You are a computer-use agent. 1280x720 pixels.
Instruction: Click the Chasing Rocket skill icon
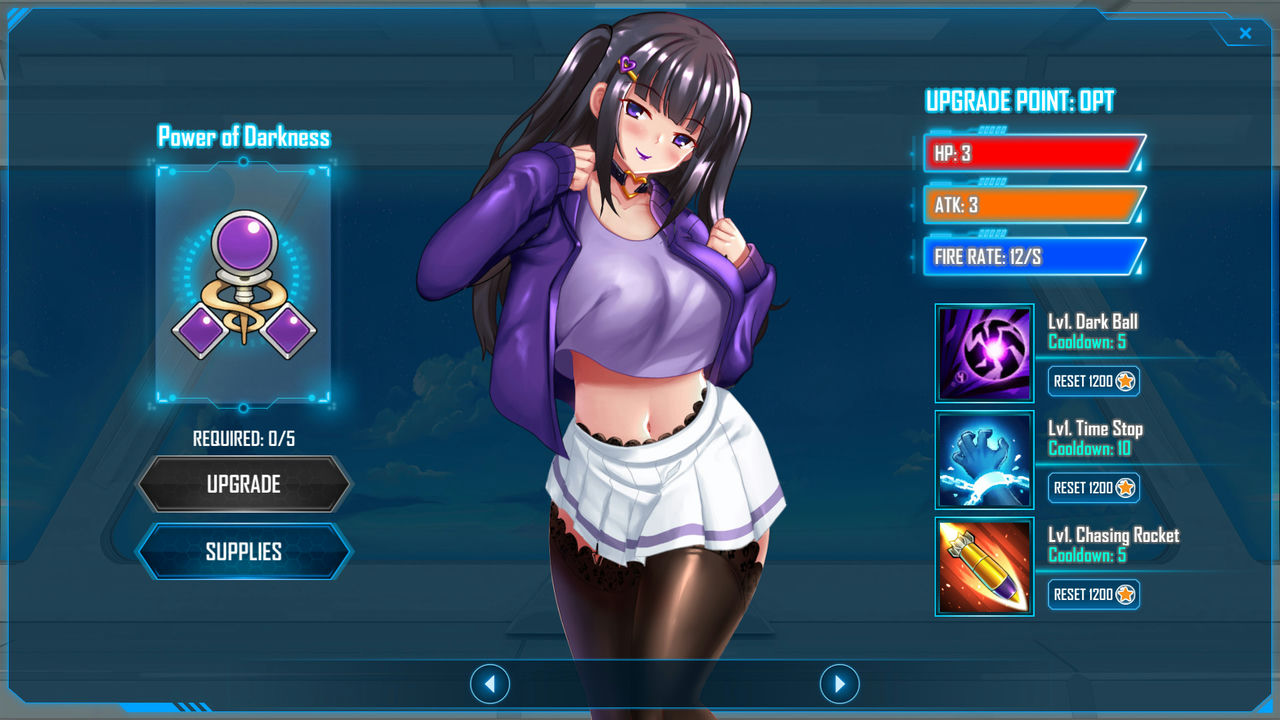(984, 565)
